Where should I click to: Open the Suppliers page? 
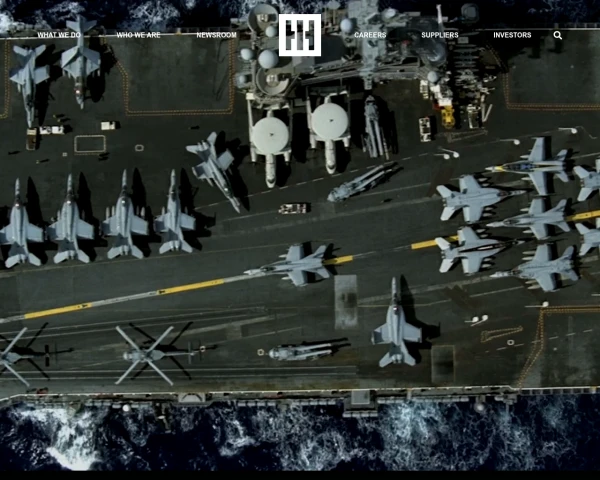440,35
